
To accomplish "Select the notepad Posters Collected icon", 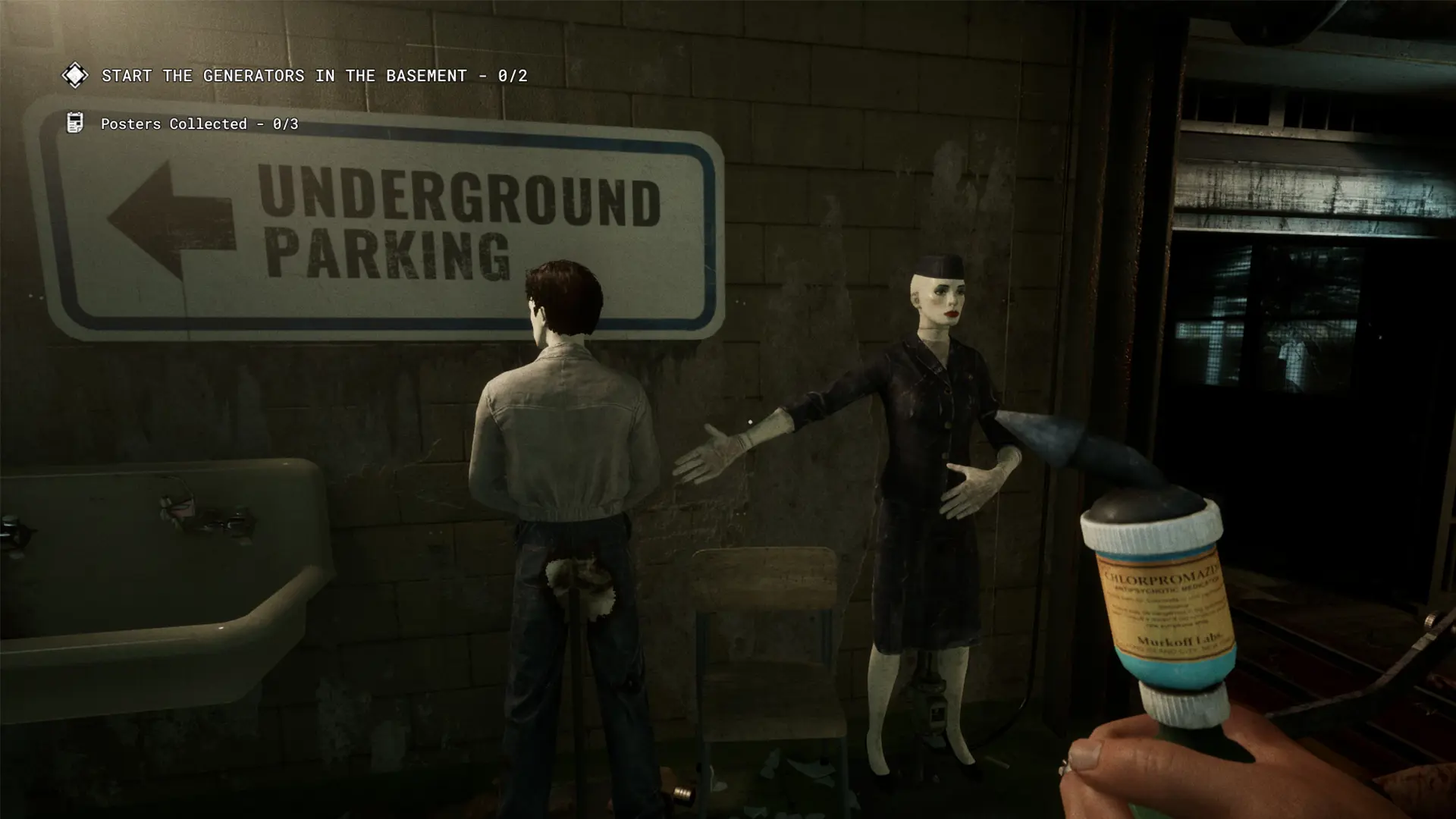I will coord(74,122).
